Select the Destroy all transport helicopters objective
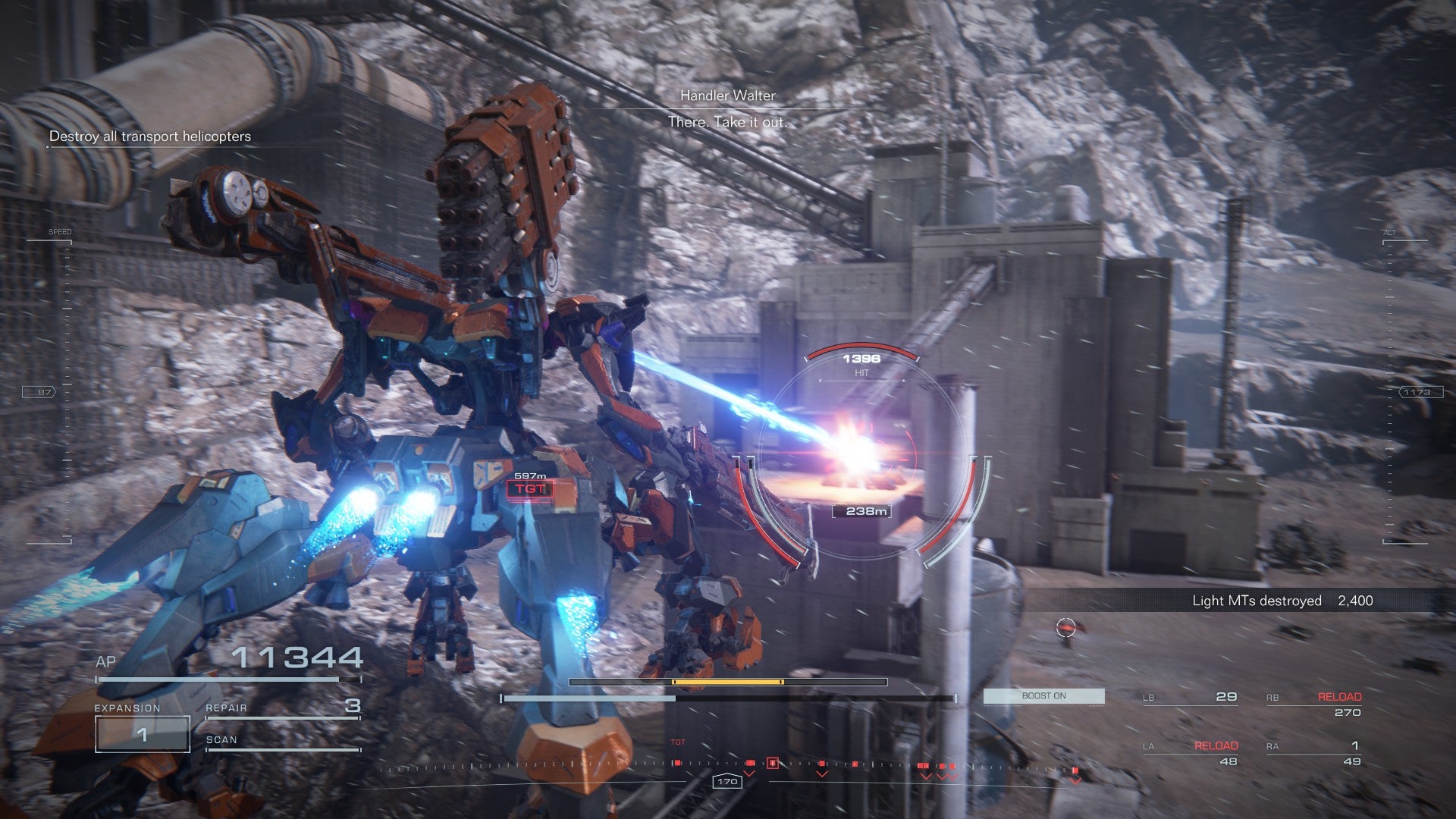This screenshot has height=819, width=1456. pos(149,136)
